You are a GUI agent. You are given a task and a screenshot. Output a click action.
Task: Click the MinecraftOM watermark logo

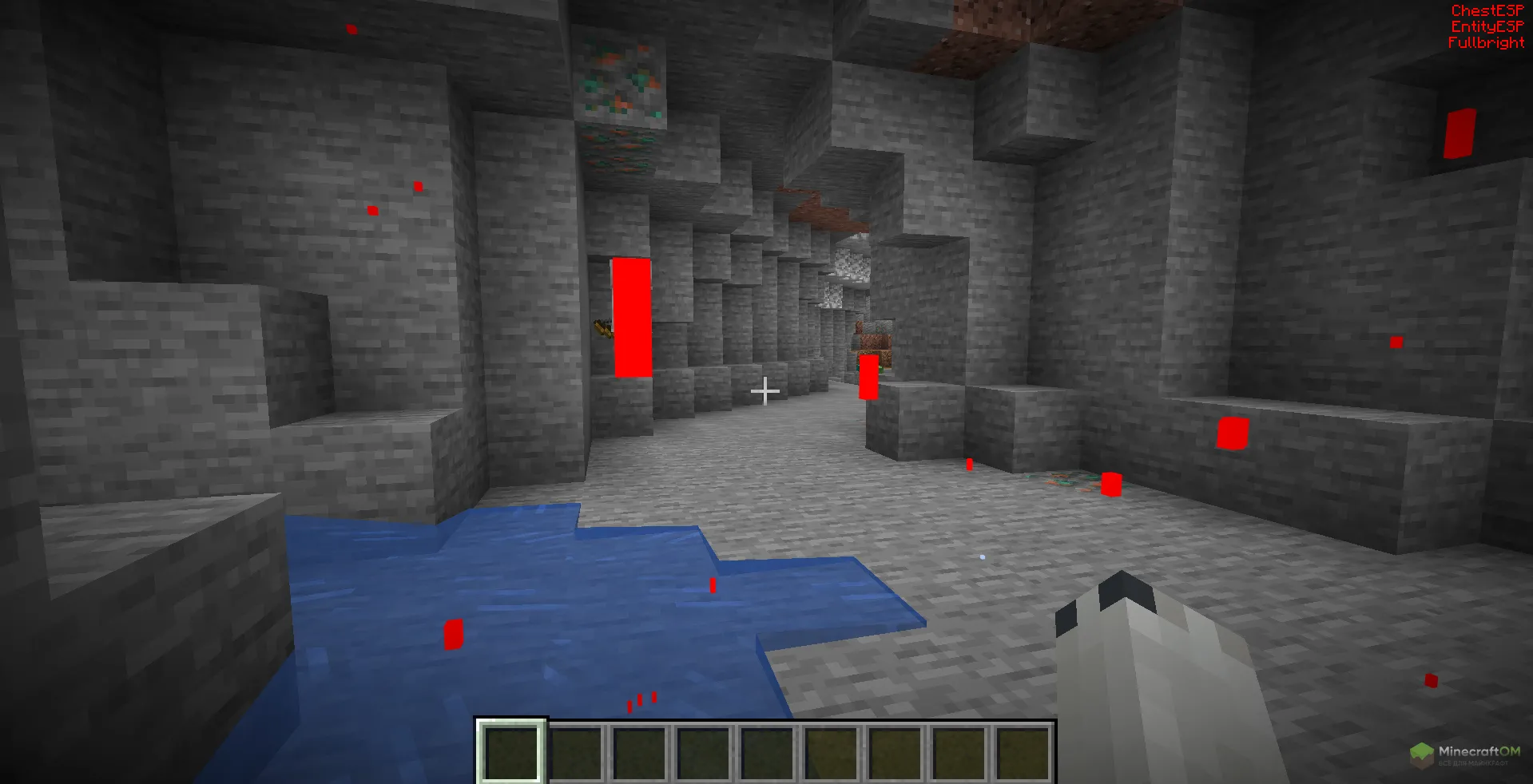click(x=1463, y=754)
